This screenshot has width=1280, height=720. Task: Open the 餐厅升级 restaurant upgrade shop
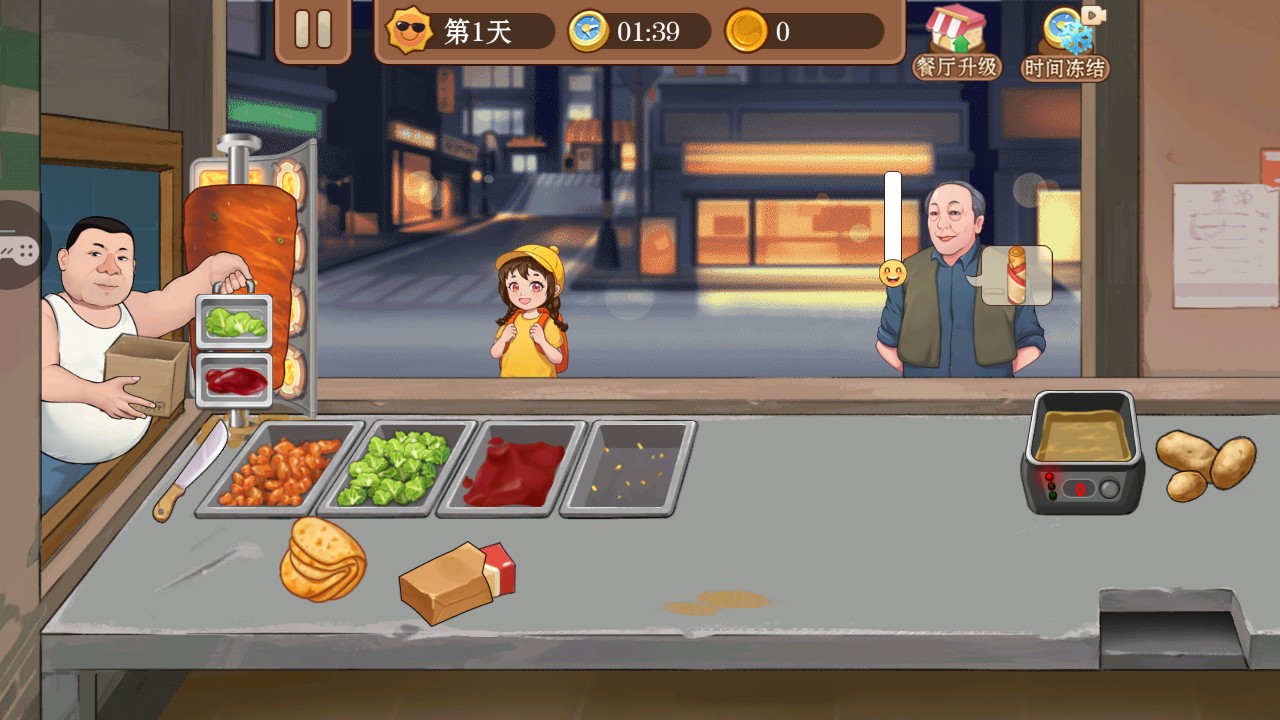957,44
